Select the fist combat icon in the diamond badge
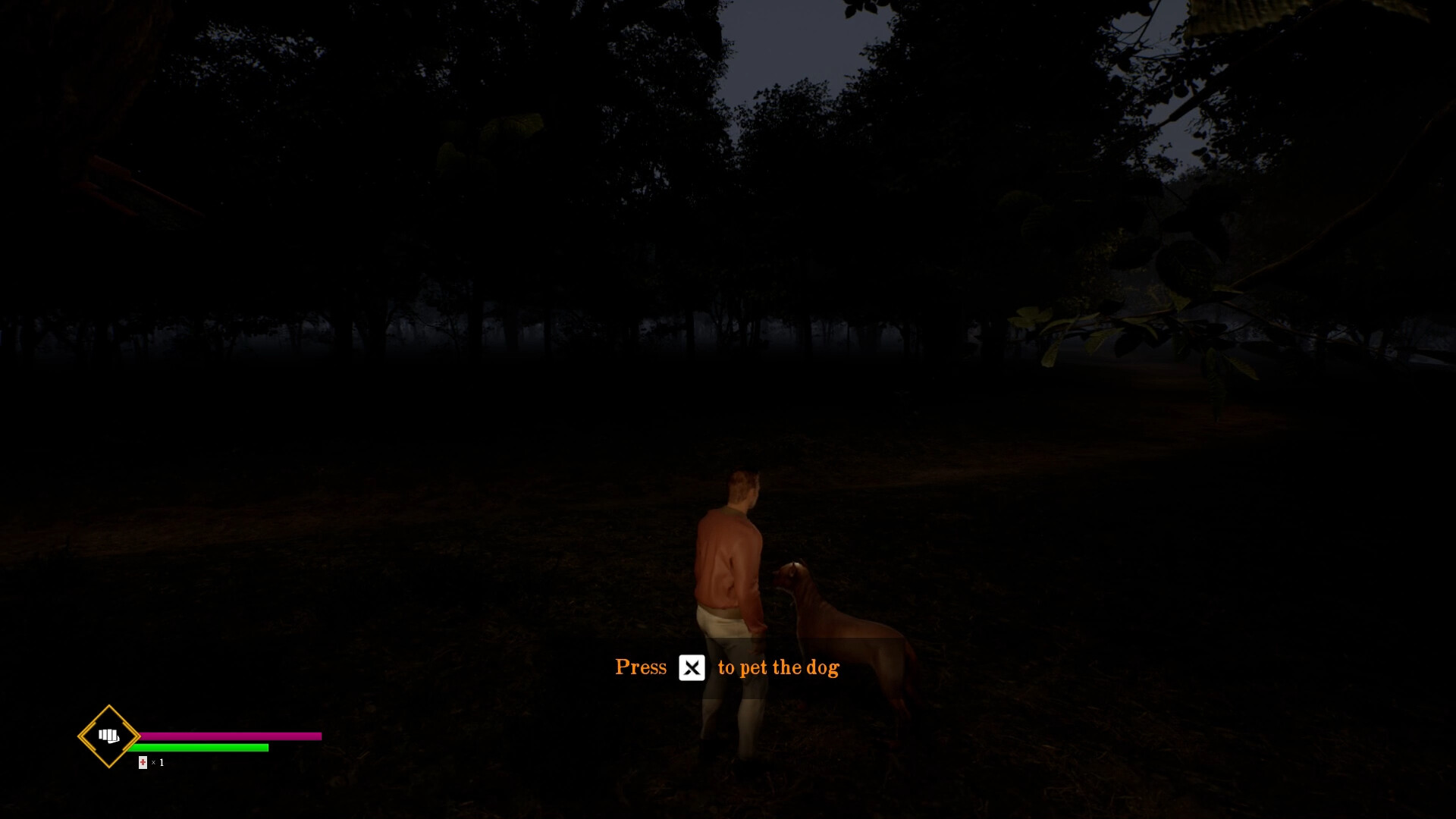Screen dimensions: 1456x819 tap(107, 736)
